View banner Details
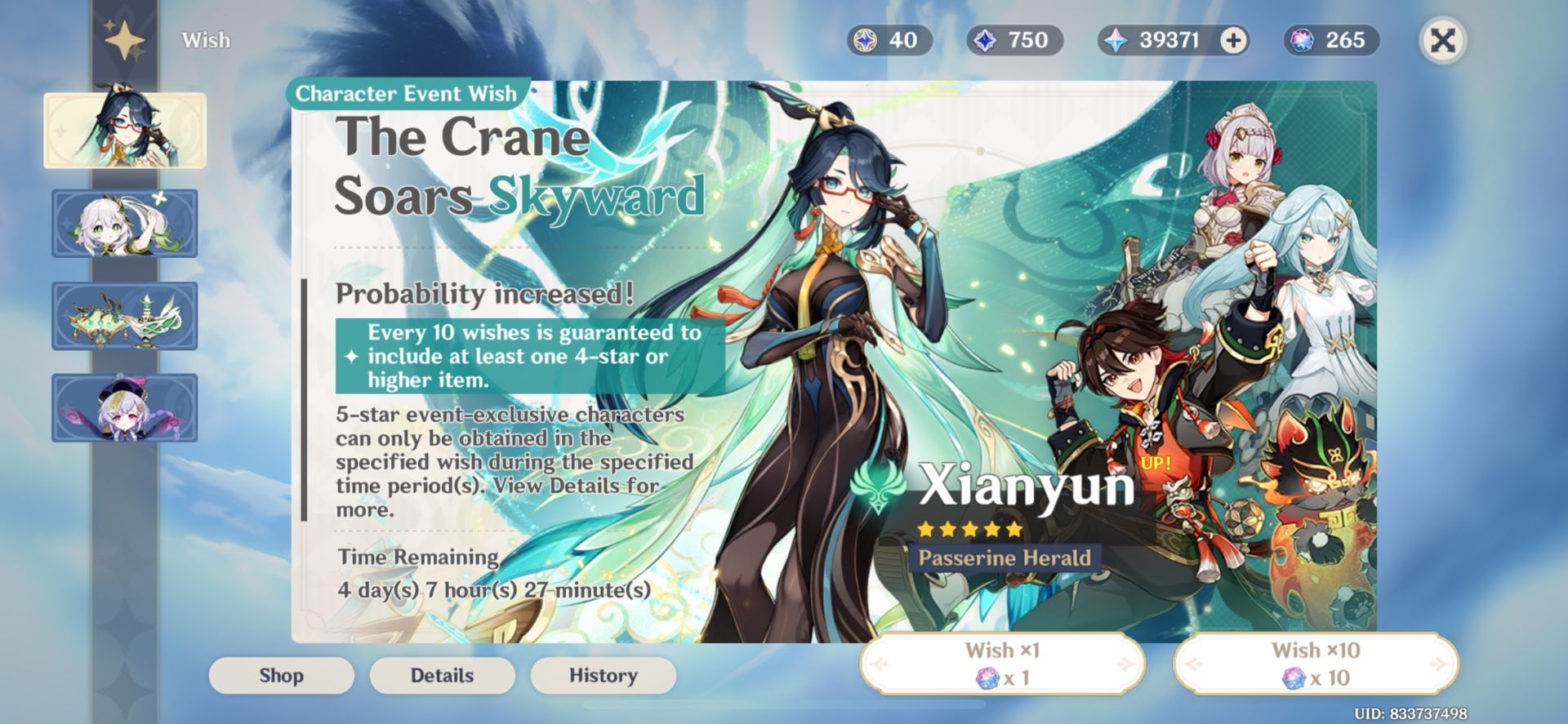 pyautogui.click(x=442, y=675)
